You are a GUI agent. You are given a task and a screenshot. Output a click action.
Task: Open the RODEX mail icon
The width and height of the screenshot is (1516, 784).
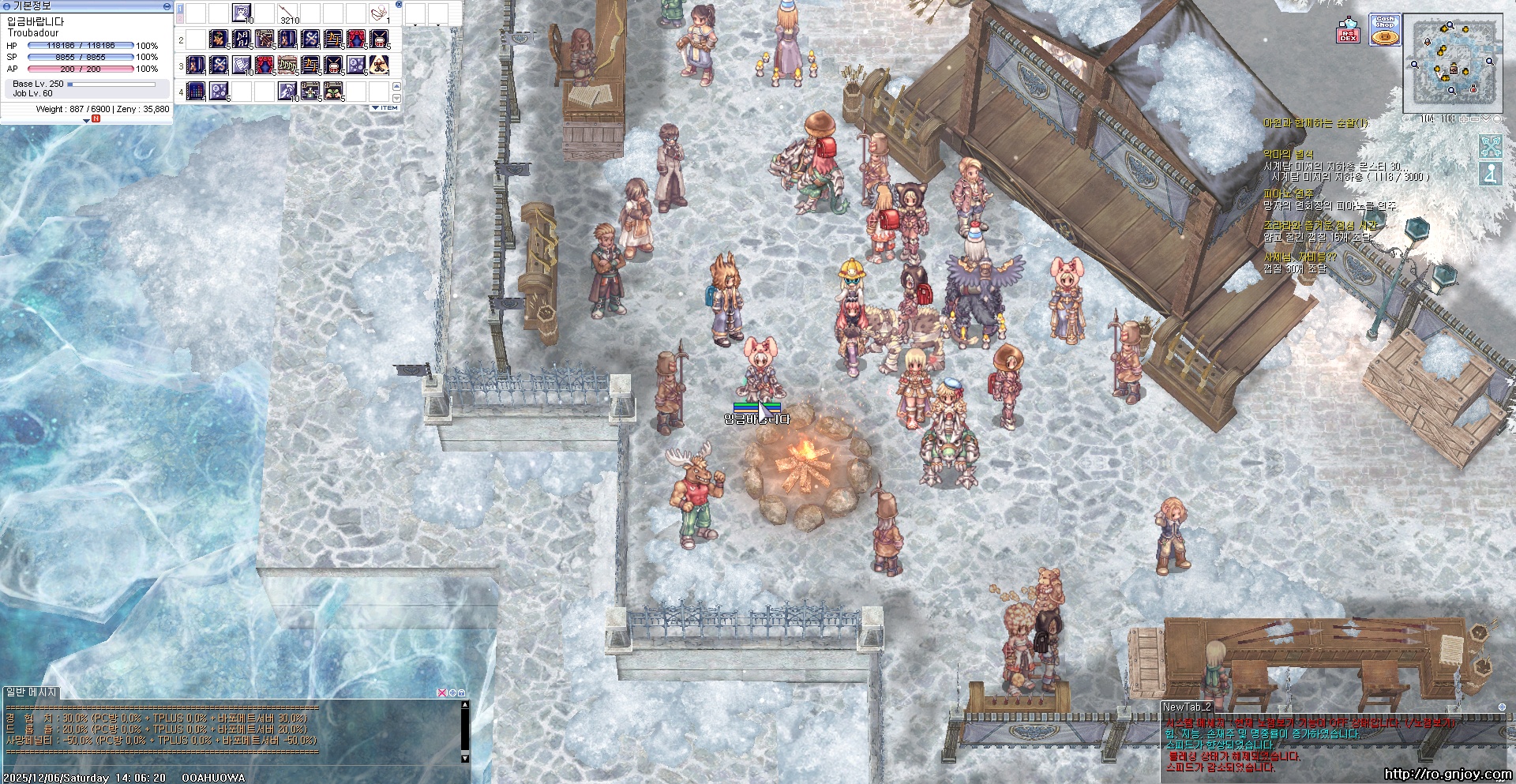tap(1348, 31)
